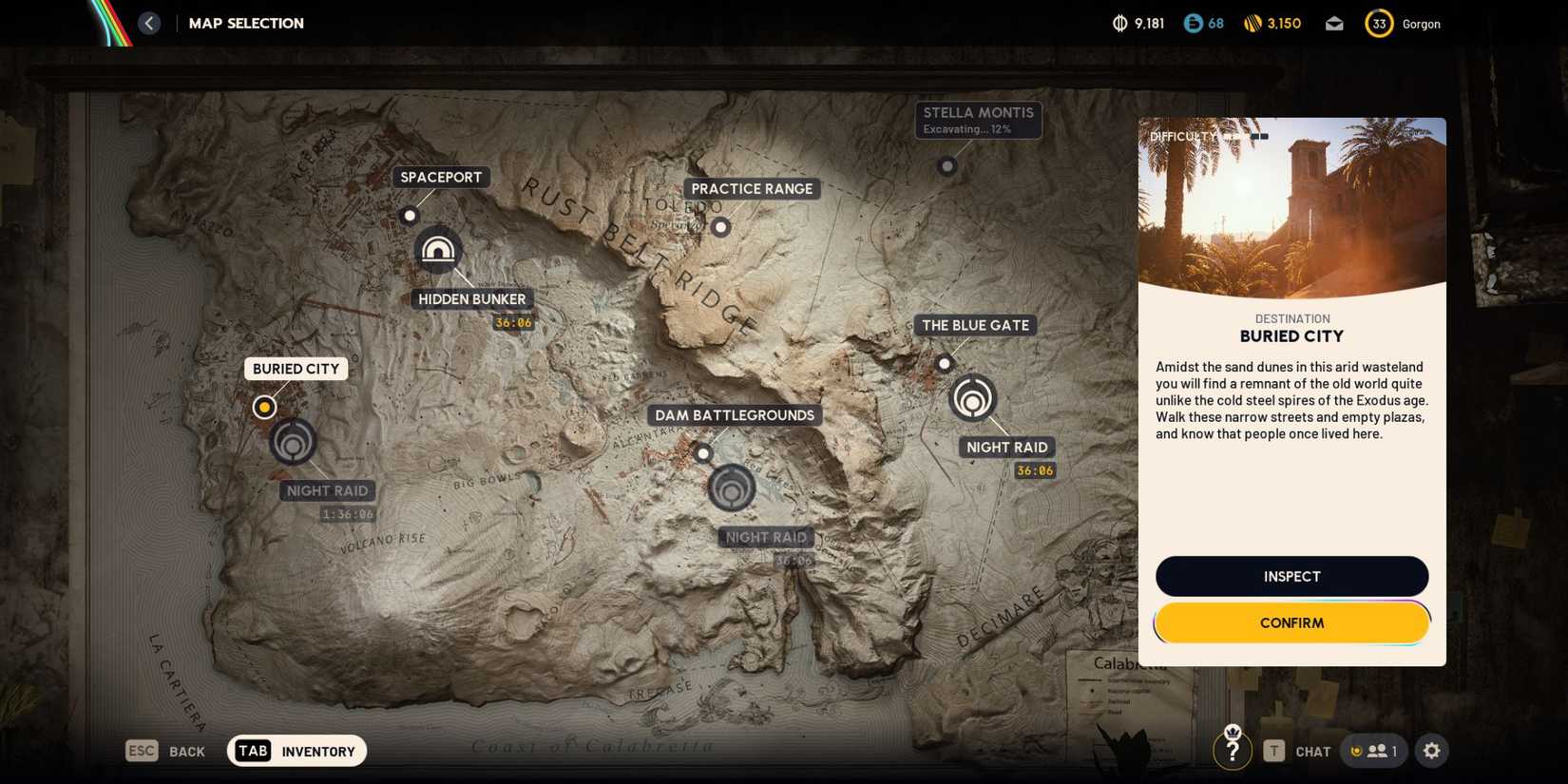
Task: Open the yellow currency counter showing 3,150
Action: click(1272, 23)
